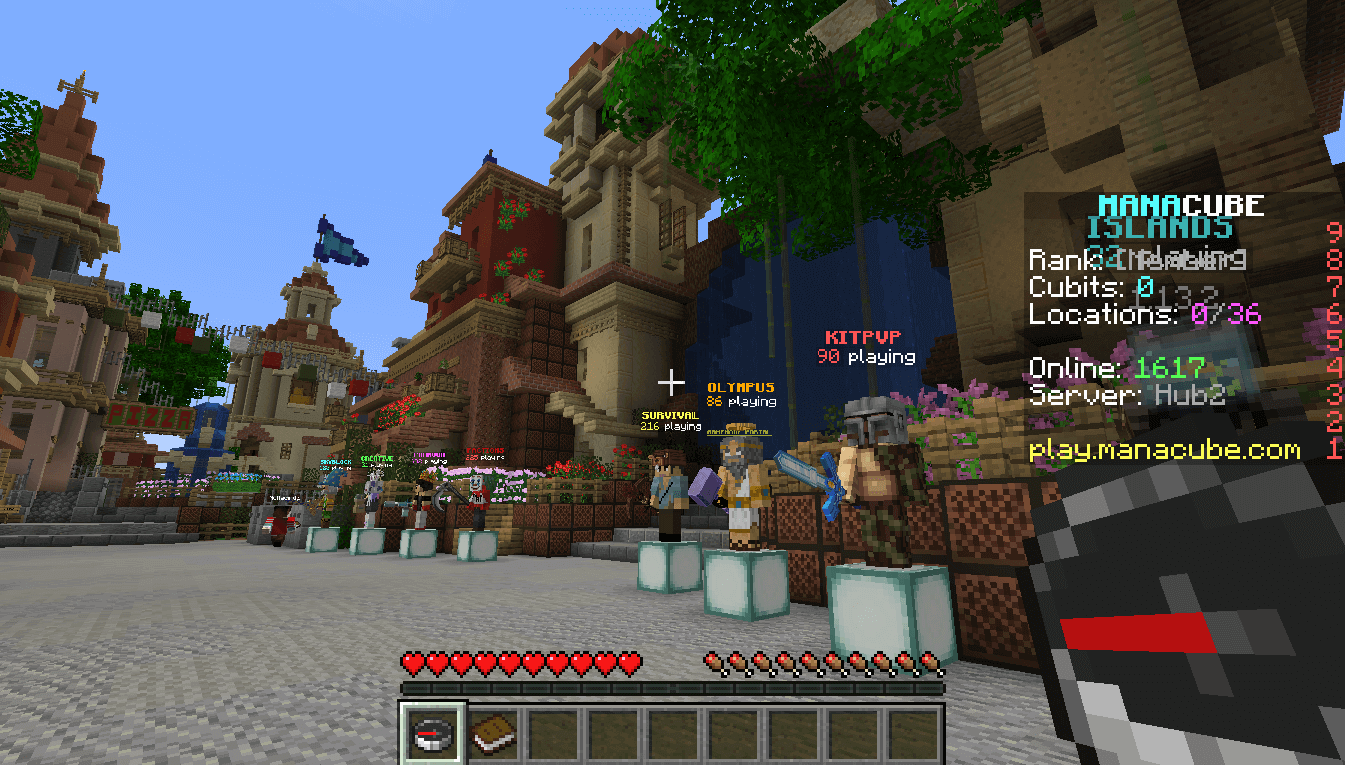Select the compass hotbar slot

(432, 735)
